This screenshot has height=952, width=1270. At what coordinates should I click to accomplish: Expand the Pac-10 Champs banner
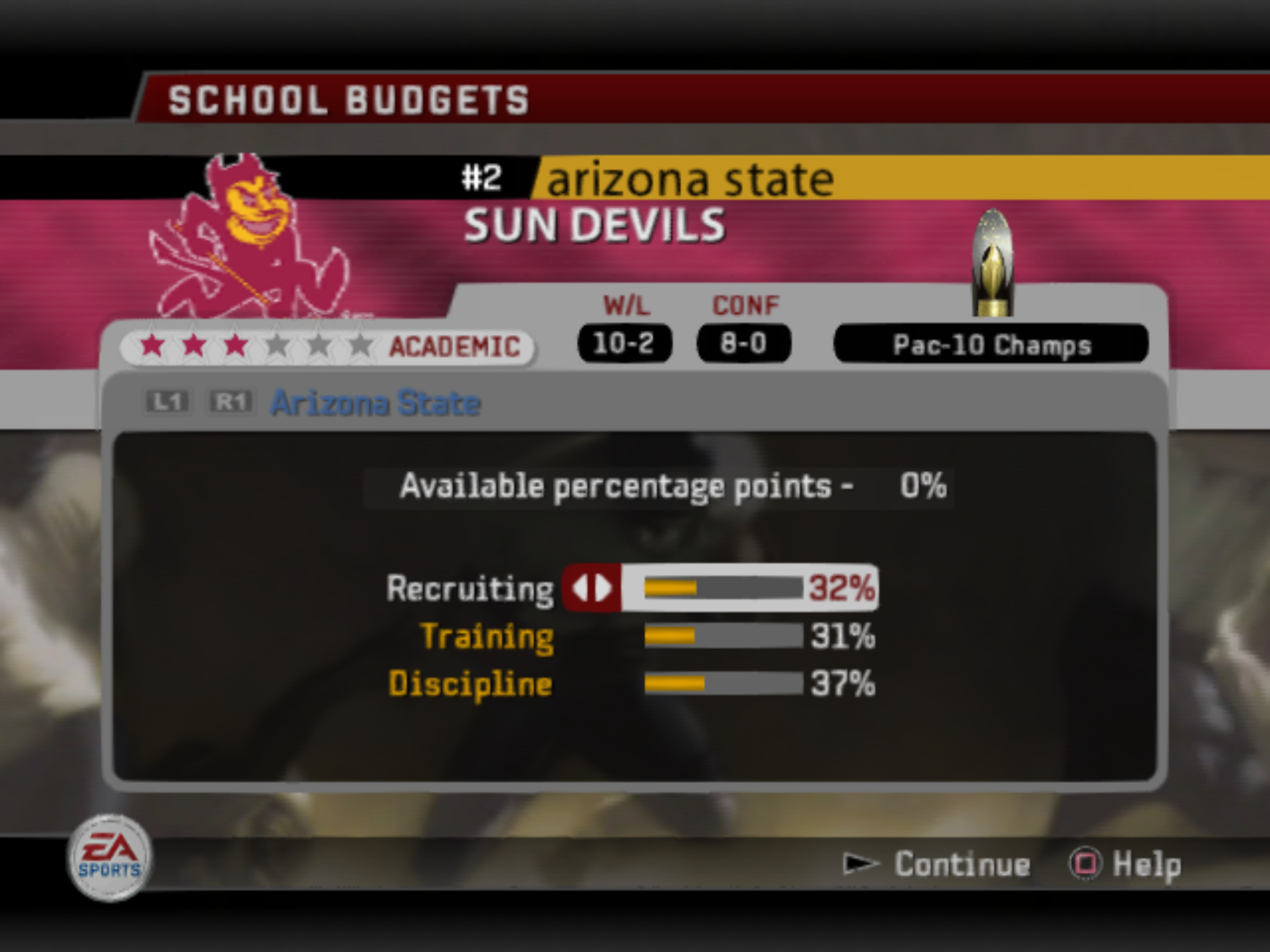tap(992, 344)
